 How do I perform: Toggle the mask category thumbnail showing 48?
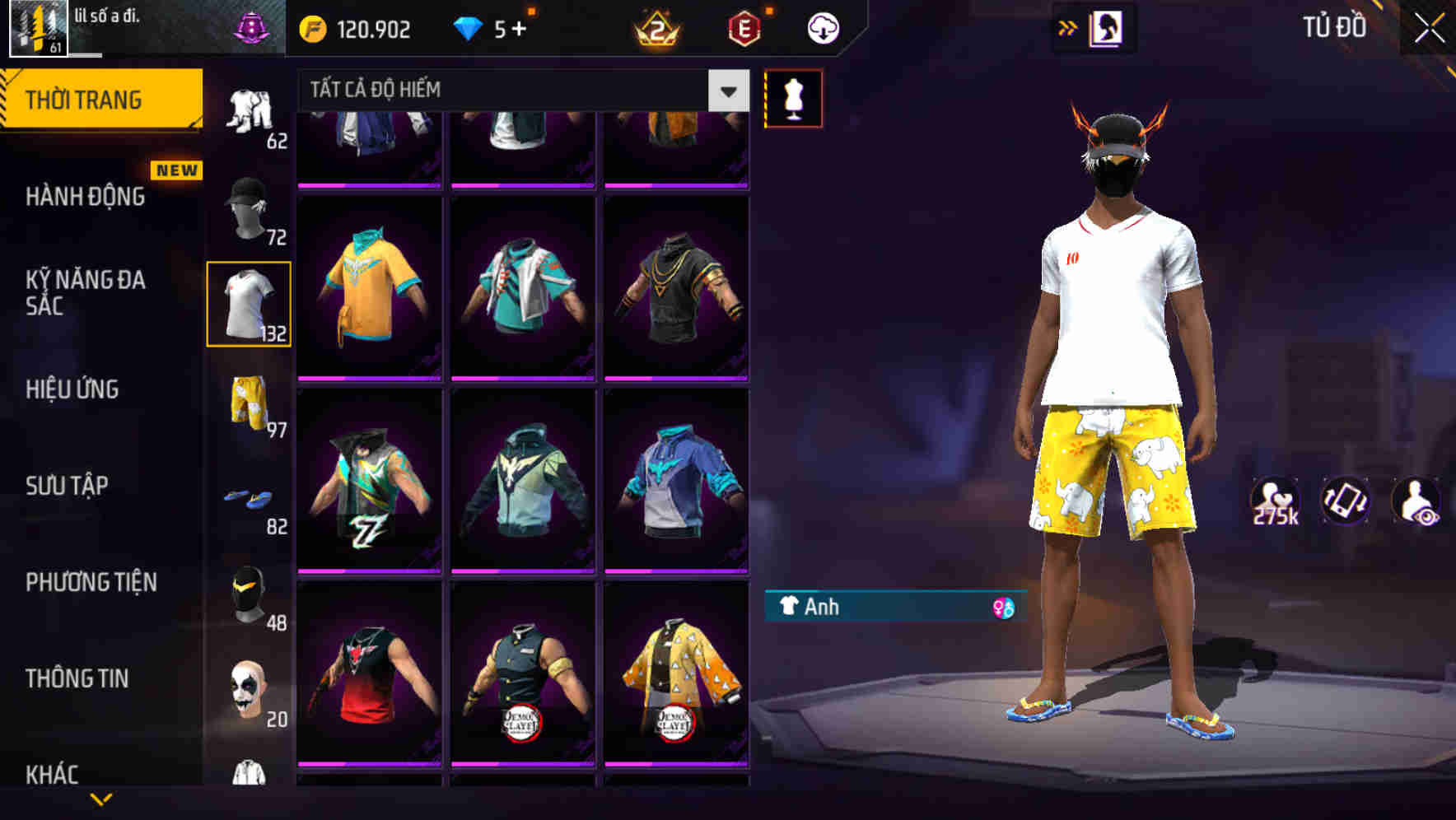point(247,593)
